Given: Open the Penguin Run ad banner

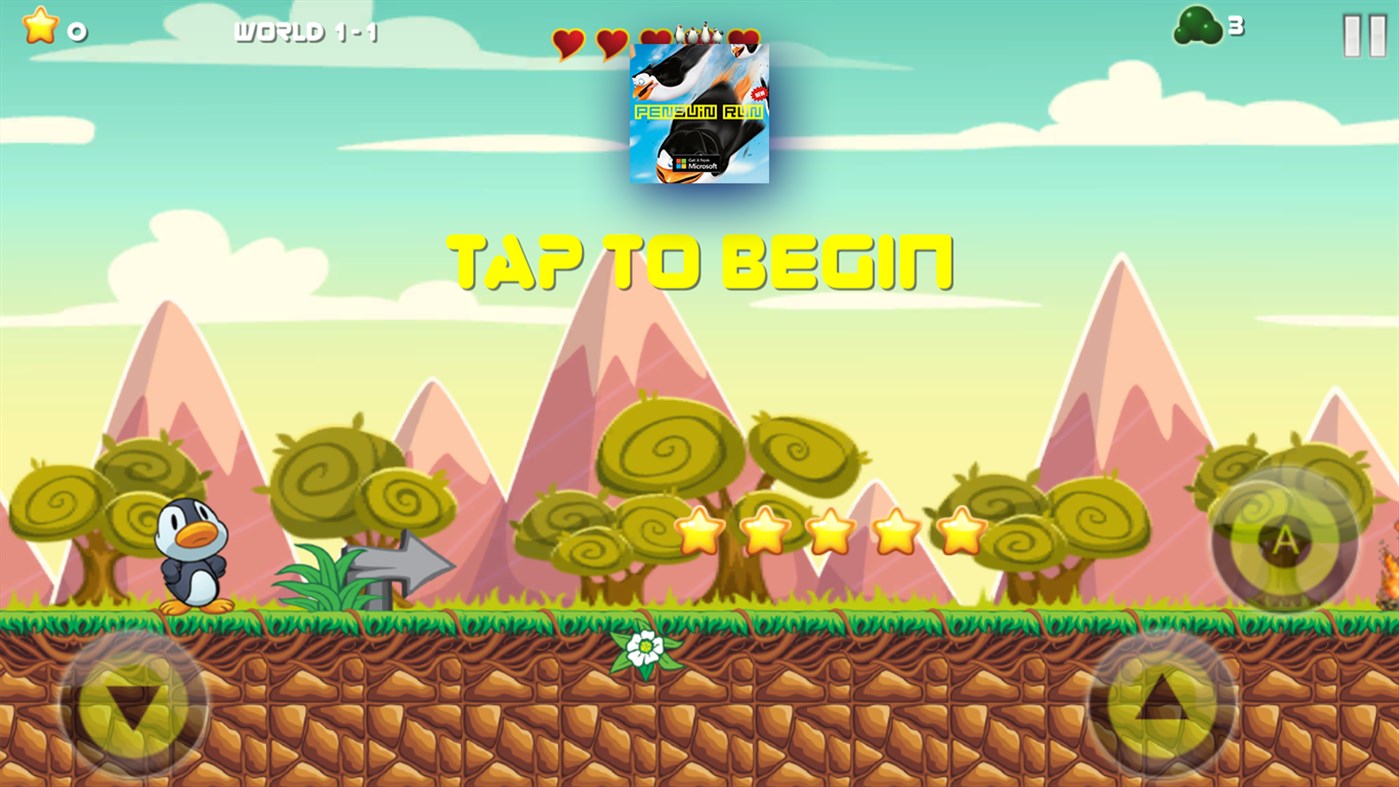Looking at the screenshot, I should click(698, 110).
